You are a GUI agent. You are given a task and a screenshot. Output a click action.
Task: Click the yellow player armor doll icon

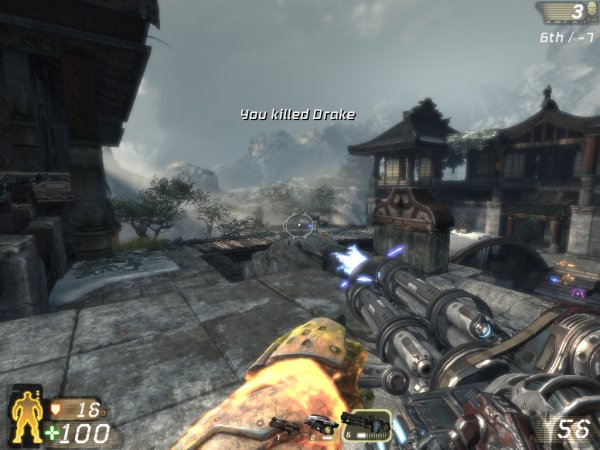[x=25, y=415]
